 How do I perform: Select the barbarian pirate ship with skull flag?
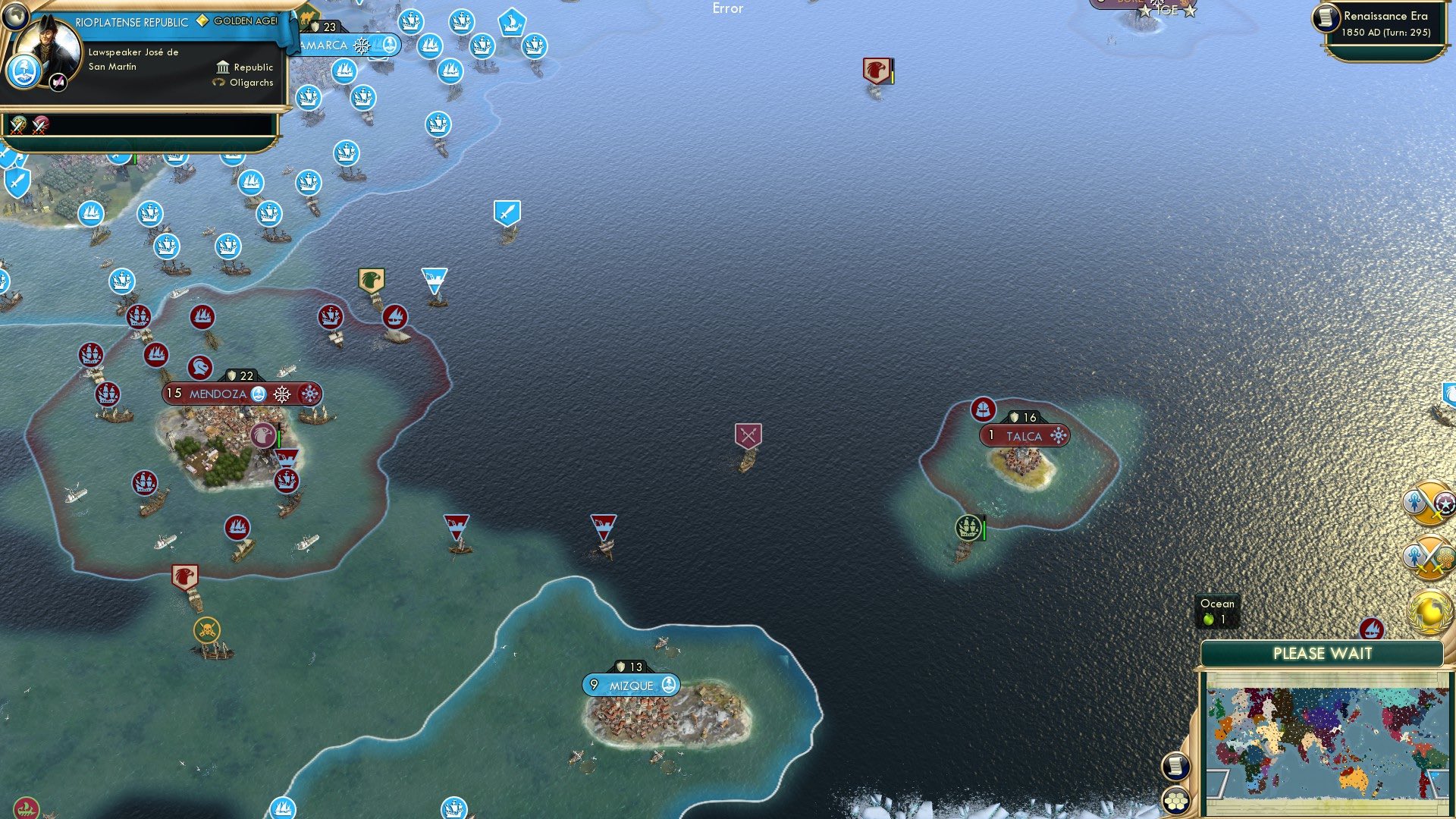(206, 628)
